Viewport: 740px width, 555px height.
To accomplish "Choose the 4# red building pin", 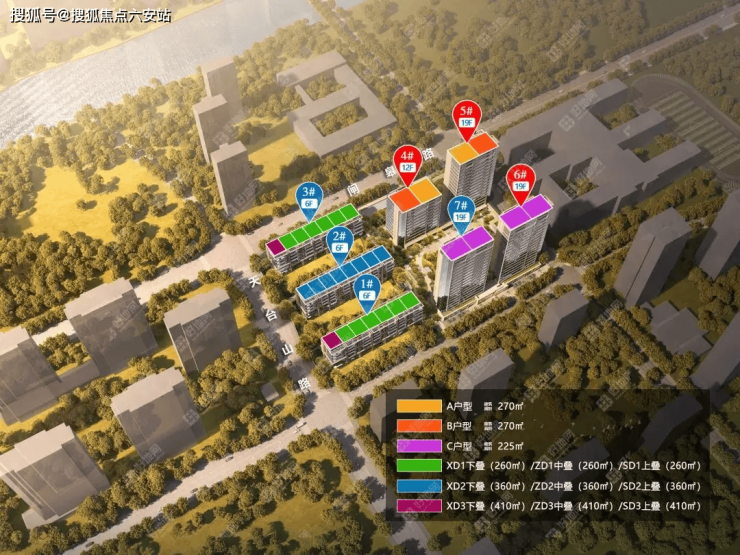I will click(407, 162).
